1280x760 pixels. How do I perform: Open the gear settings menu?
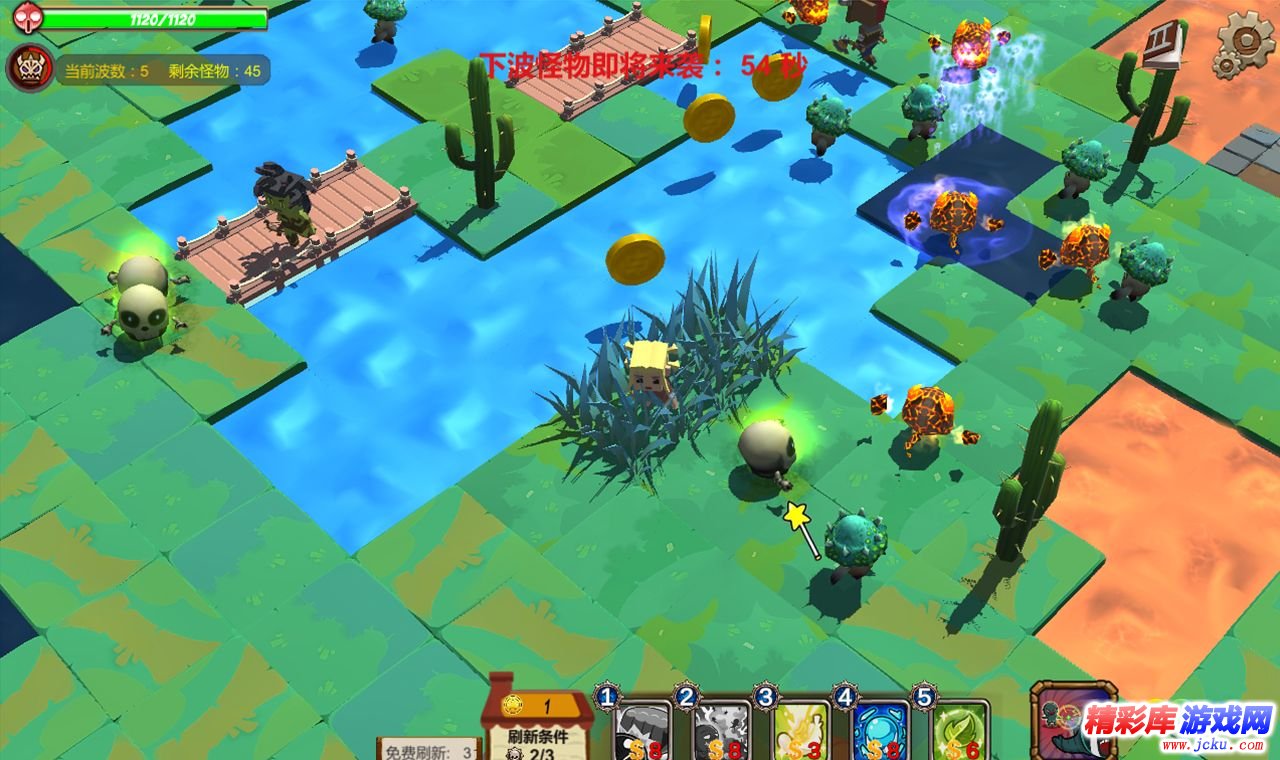click(x=1245, y=42)
